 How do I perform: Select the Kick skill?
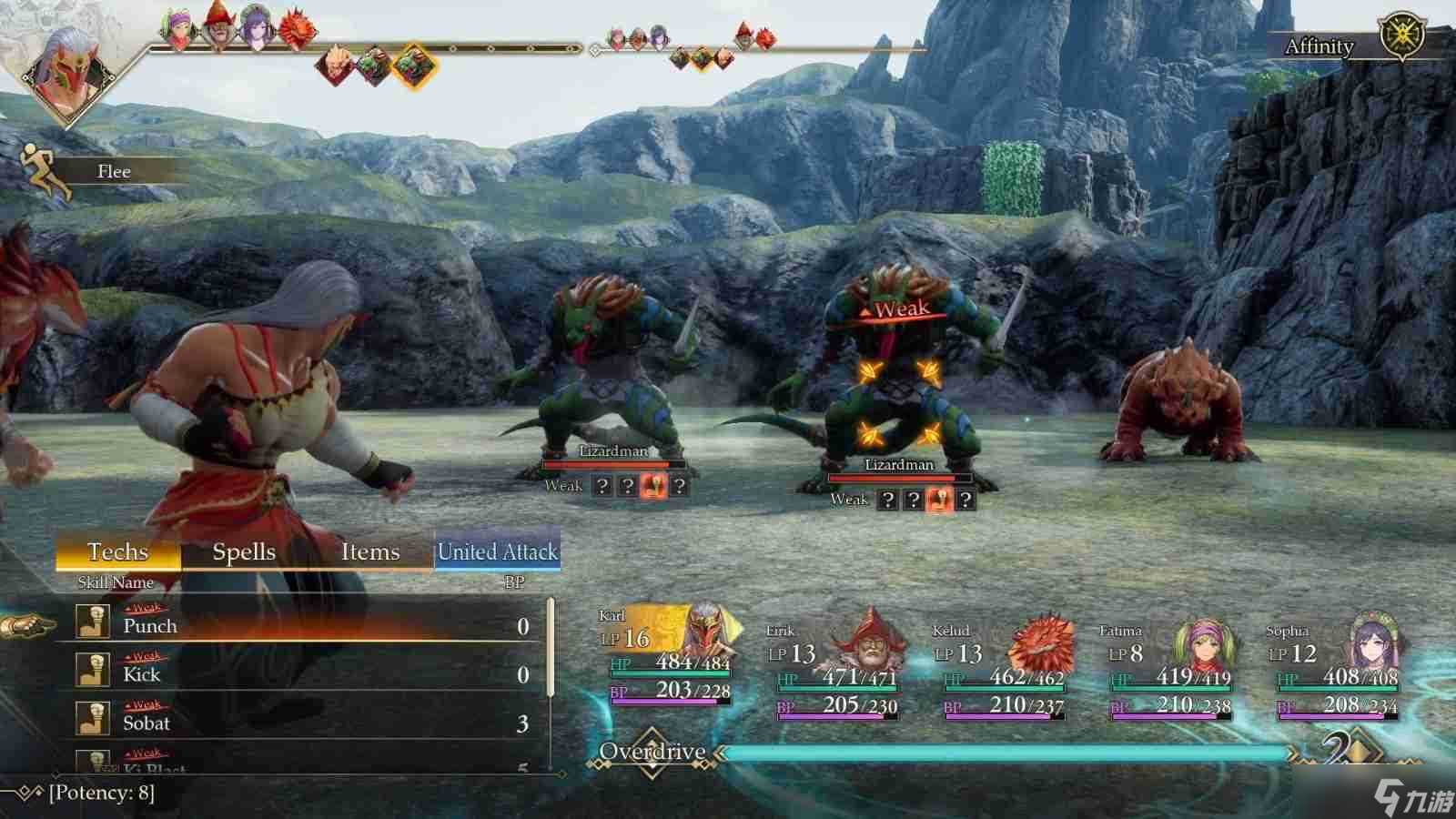tap(300, 674)
